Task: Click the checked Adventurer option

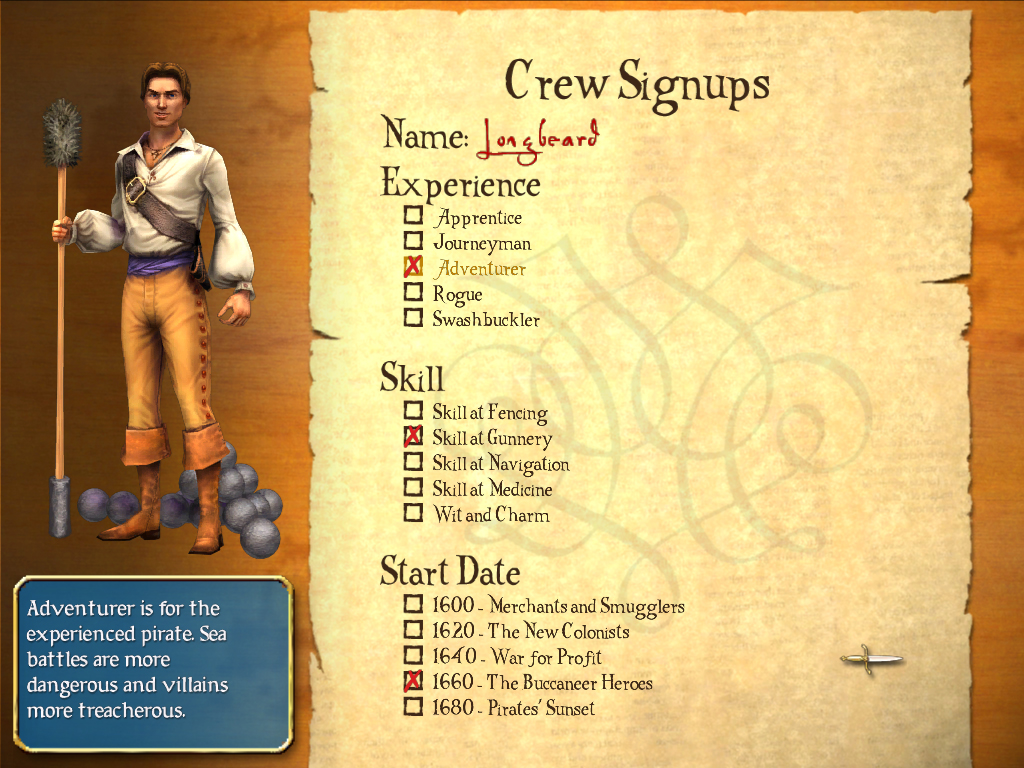Action: pyautogui.click(x=413, y=268)
